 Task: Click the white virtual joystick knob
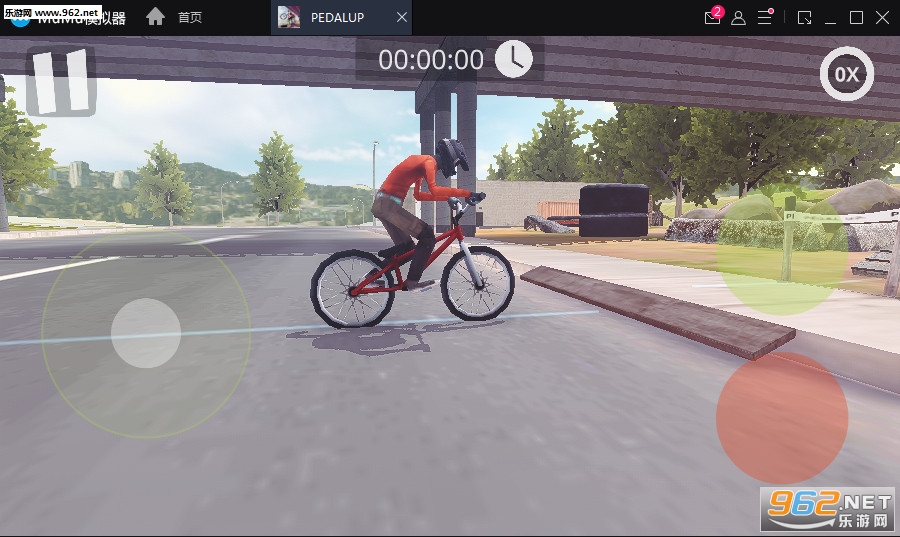(x=146, y=333)
